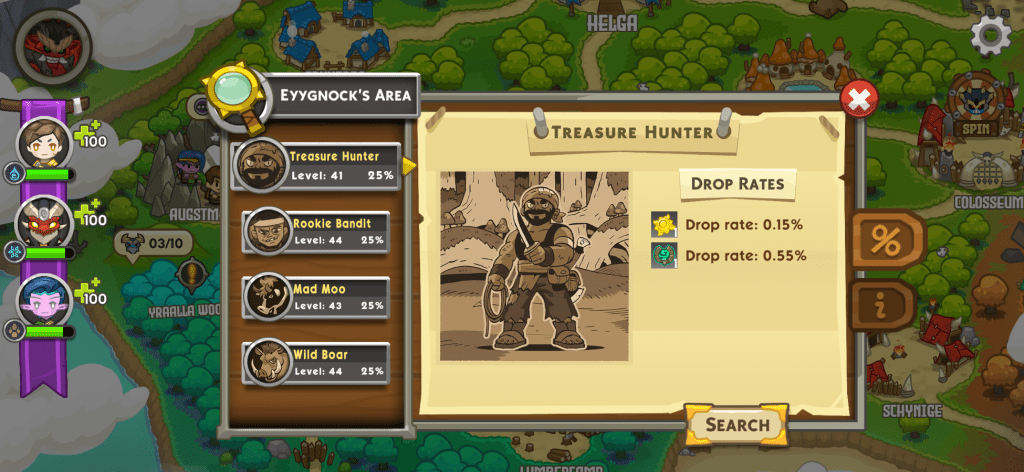Screen dimensions: 1024x472
Task: Close the Treasure Hunter panel
Action: coord(858,98)
